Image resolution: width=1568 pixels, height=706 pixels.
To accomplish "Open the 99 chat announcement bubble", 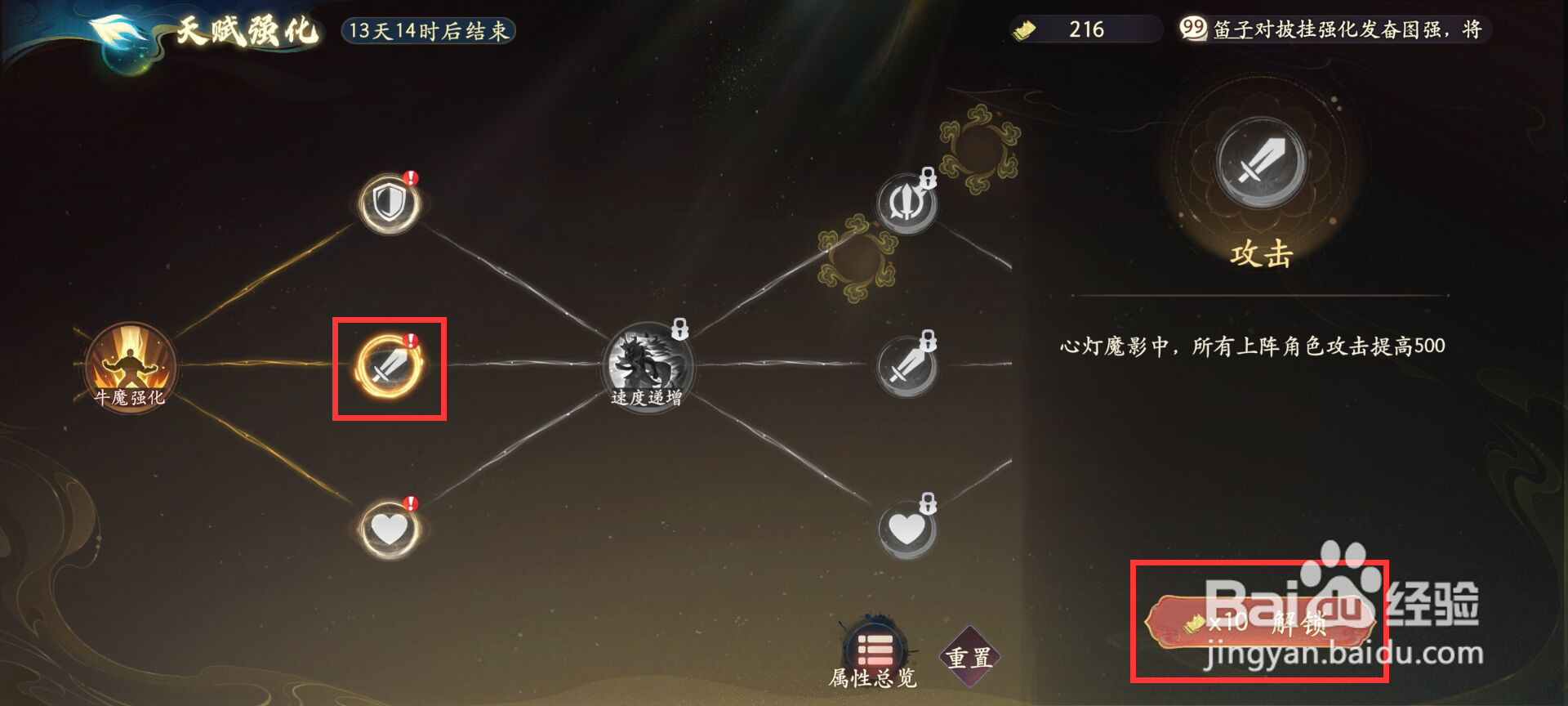I will click(x=1193, y=28).
